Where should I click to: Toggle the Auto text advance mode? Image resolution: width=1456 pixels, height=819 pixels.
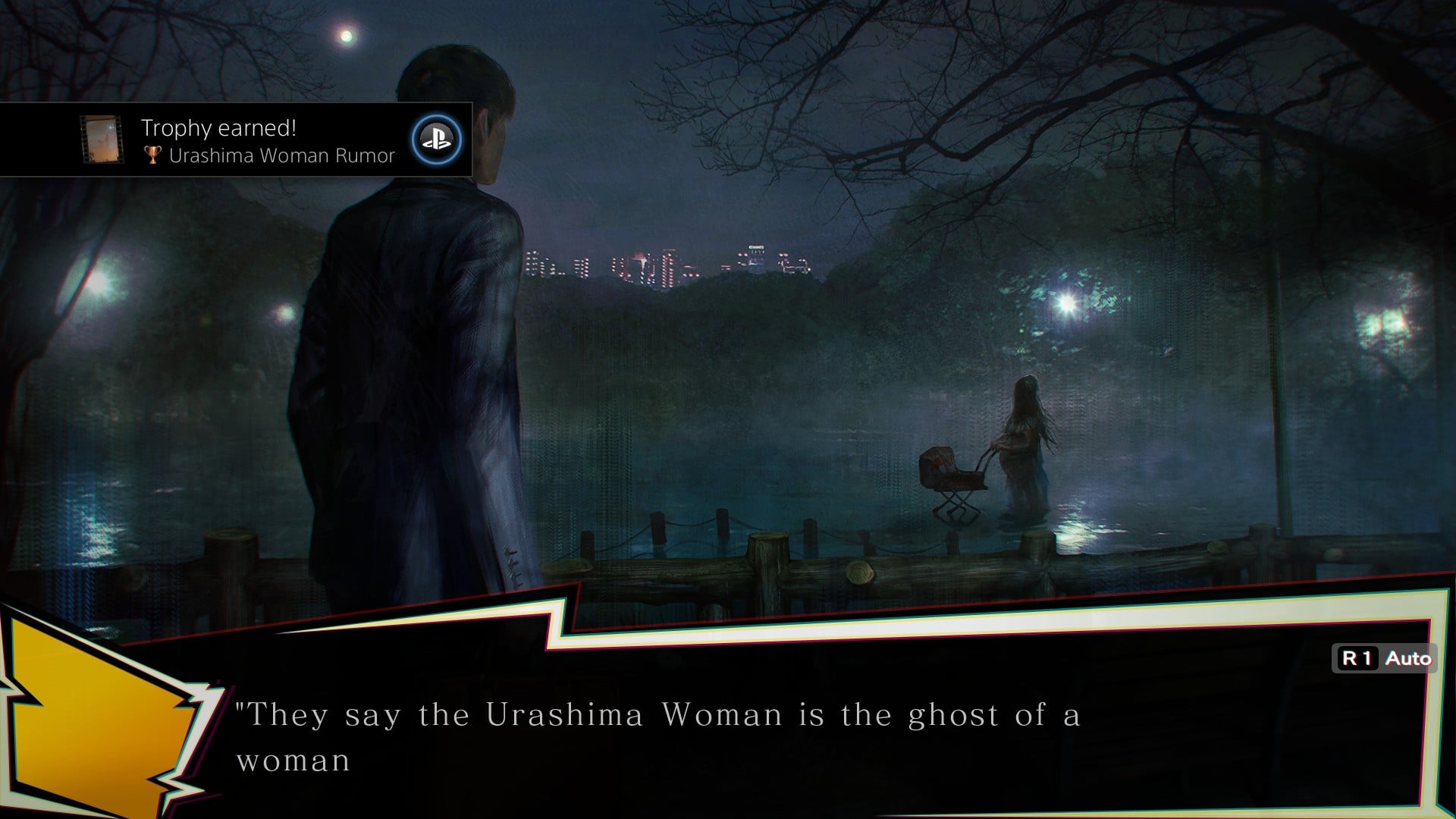pos(1385,658)
